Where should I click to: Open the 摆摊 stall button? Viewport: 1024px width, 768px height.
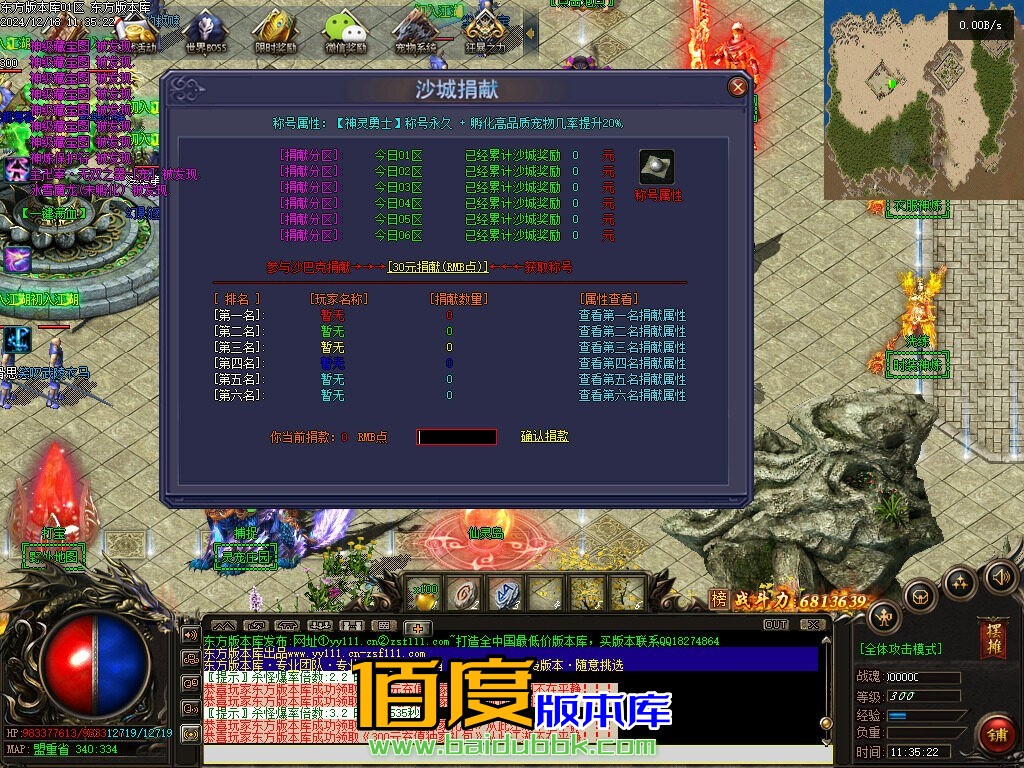pyautogui.click(x=994, y=638)
